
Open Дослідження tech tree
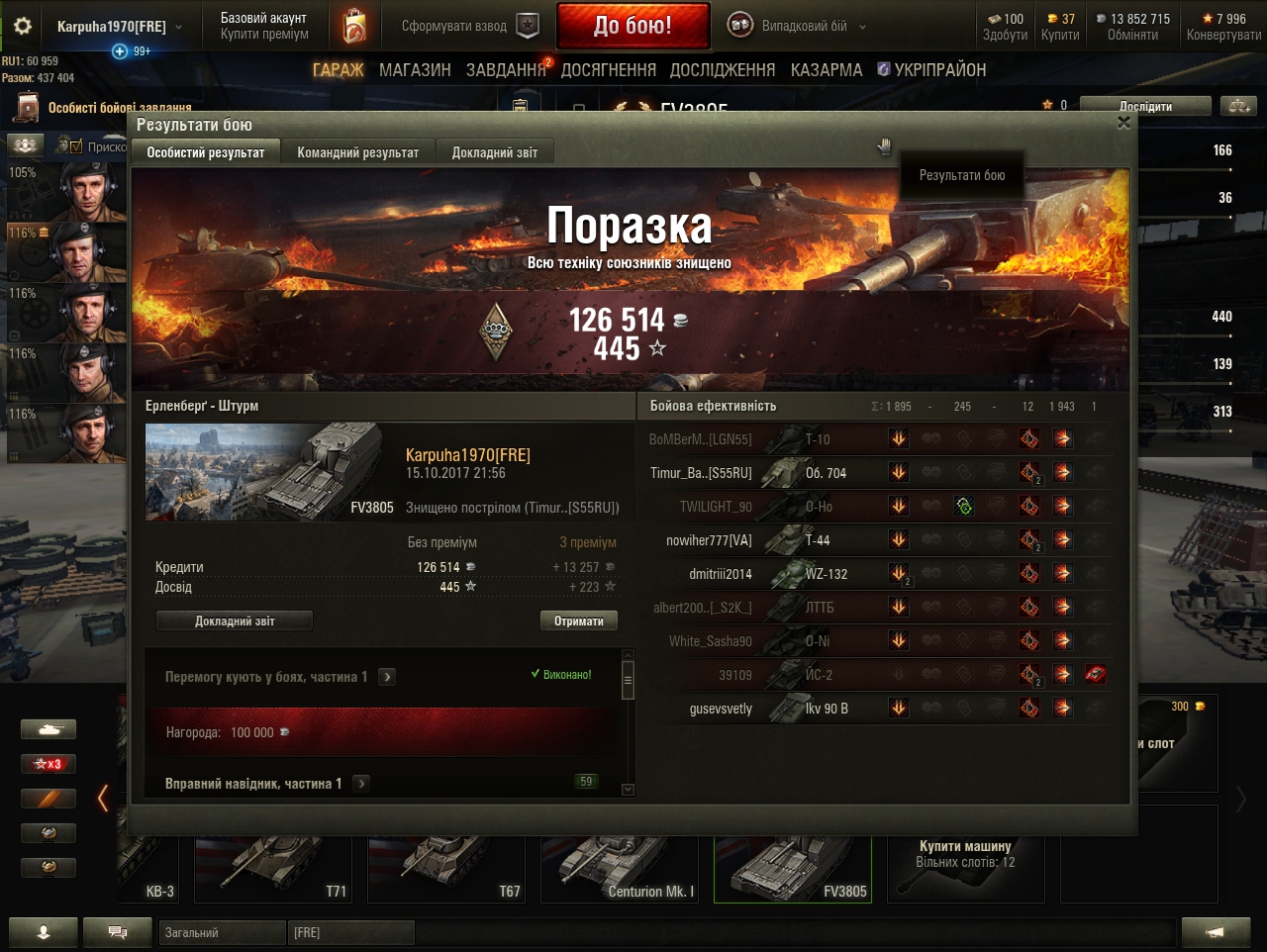pos(723,70)
